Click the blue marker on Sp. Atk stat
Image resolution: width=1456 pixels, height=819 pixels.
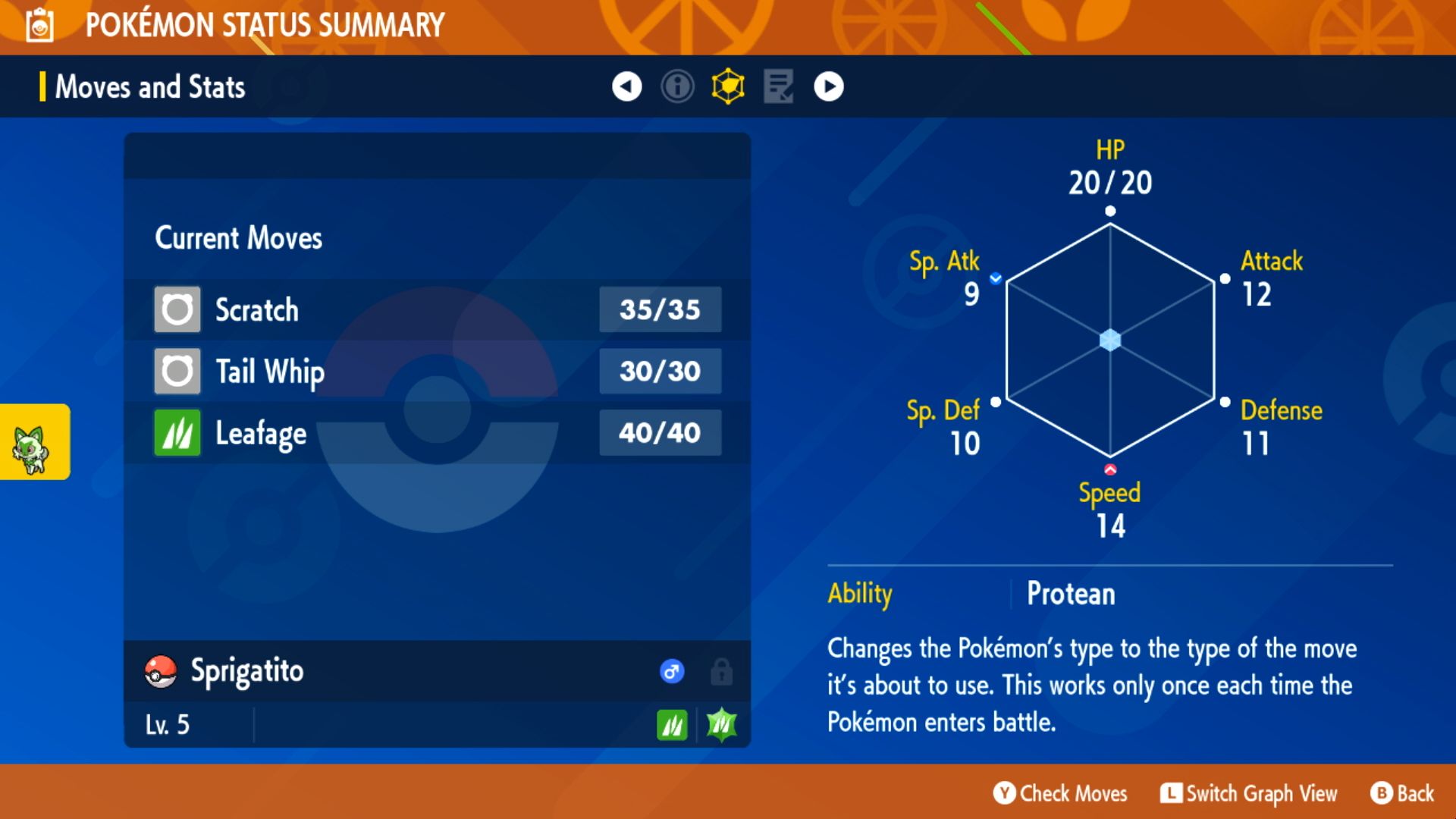pyautogui.click(x=994, y=278)
